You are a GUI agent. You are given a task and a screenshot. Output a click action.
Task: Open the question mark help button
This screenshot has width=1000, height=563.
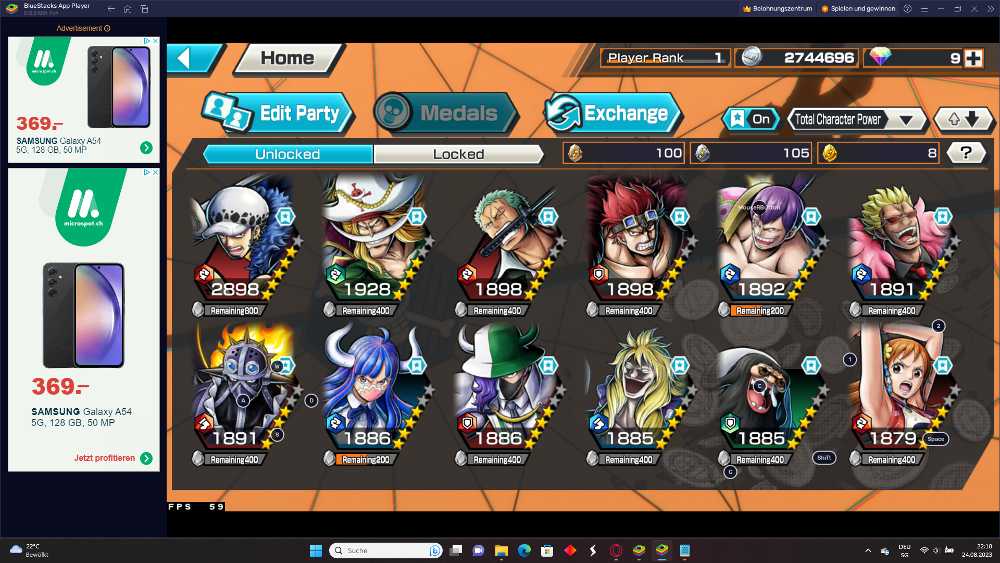(965, 153)
